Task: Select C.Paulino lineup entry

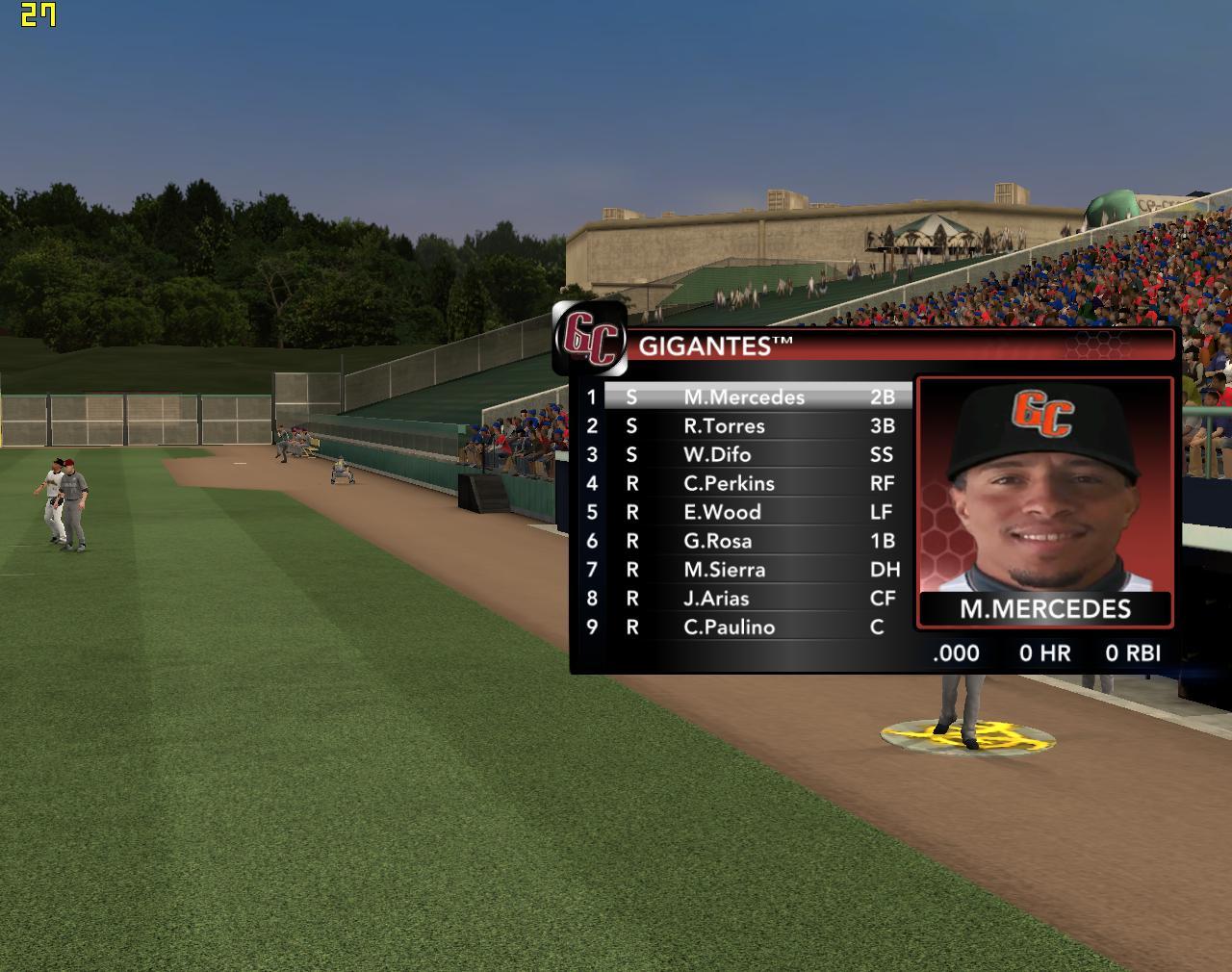Action: (729, 627)
